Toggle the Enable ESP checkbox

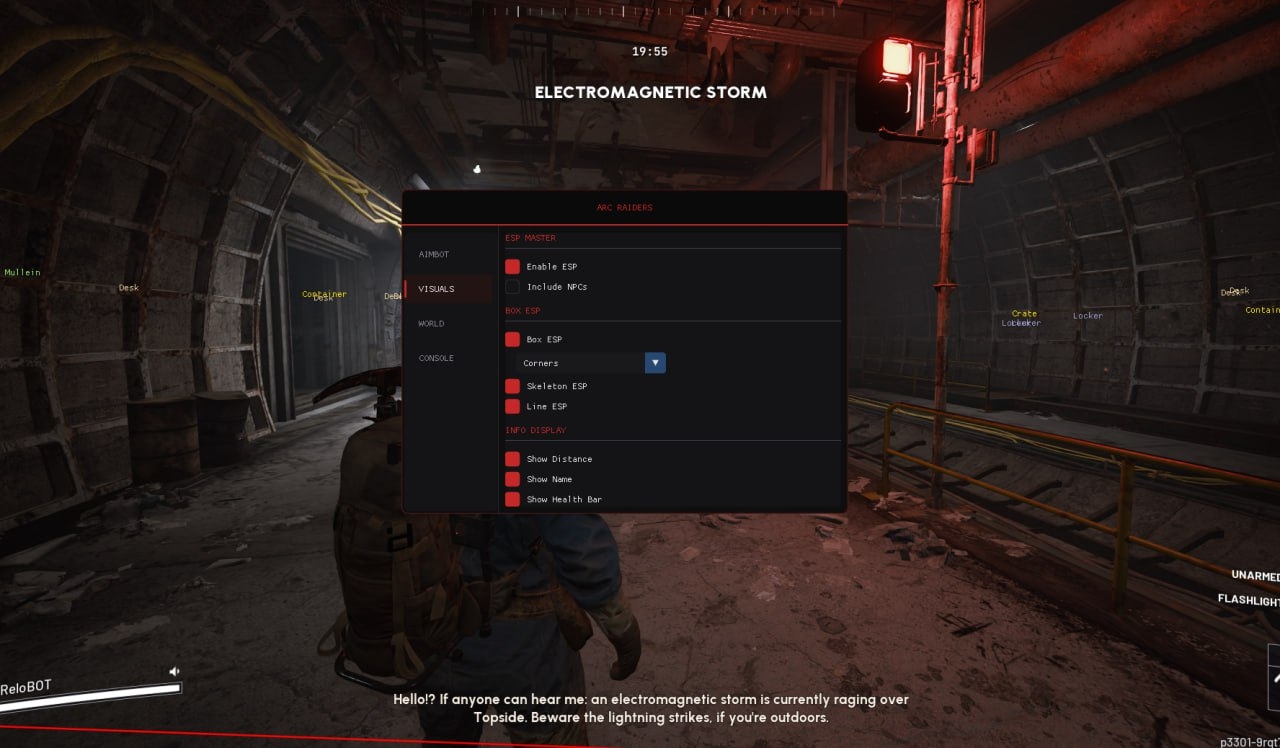click(513, 267)
